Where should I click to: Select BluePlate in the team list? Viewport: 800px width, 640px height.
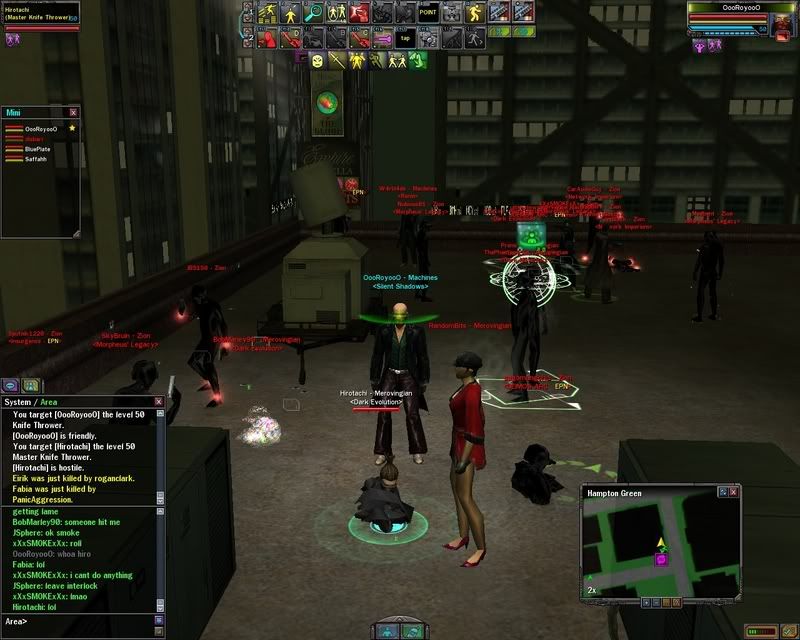tap(38, 149)
